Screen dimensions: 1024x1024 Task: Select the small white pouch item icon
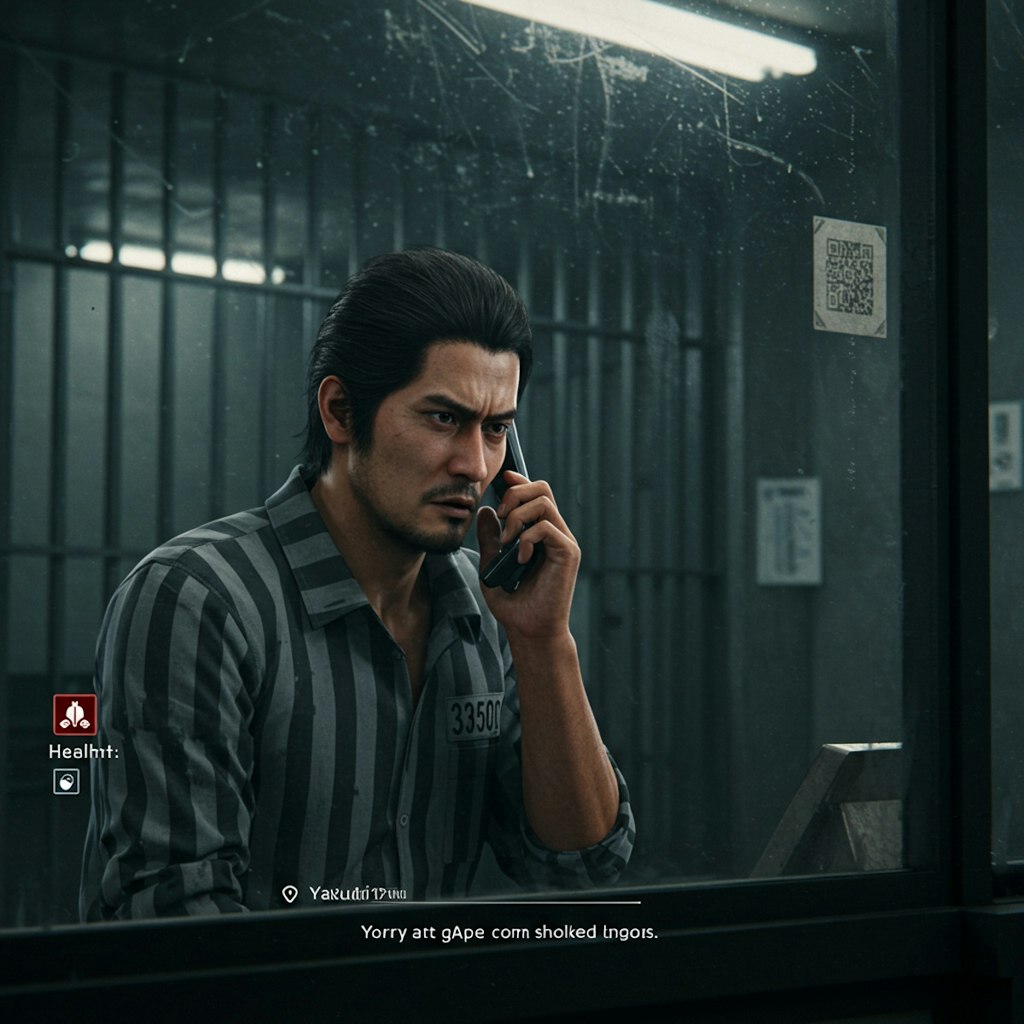coord(66,782)
